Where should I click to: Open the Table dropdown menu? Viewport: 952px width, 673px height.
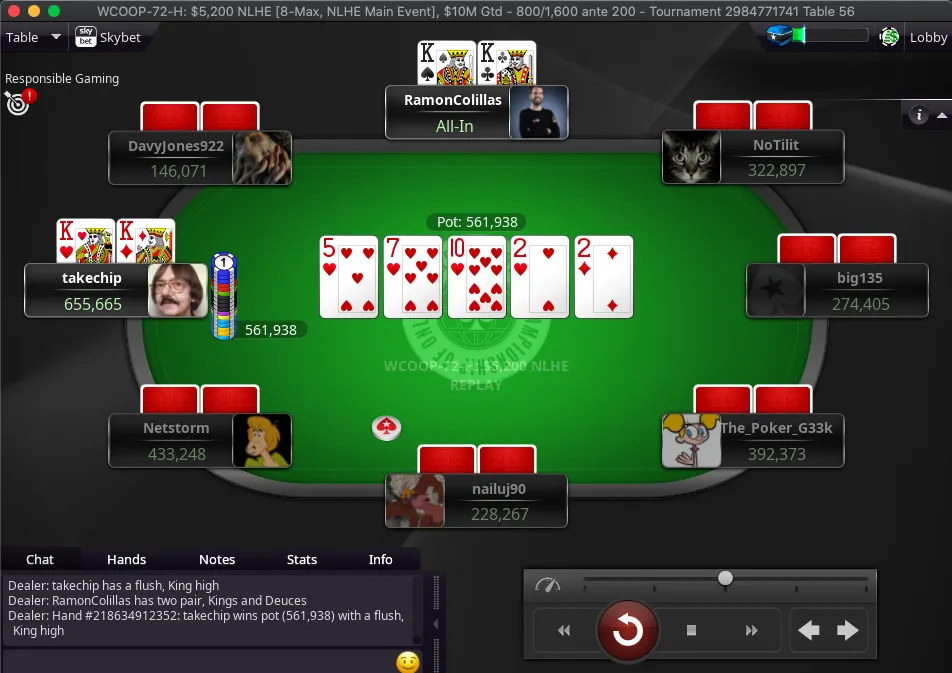(33, 38)
